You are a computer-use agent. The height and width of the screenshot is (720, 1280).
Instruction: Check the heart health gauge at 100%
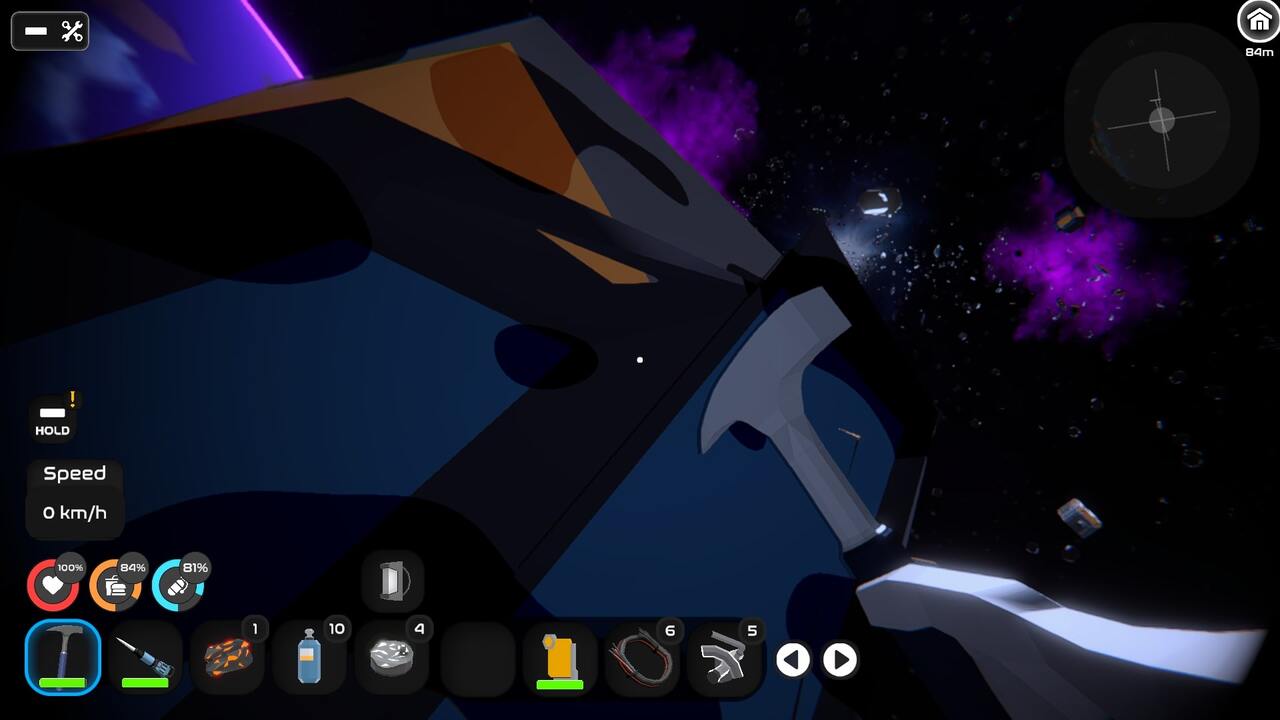pyautogui.click(x=53, y=584)
